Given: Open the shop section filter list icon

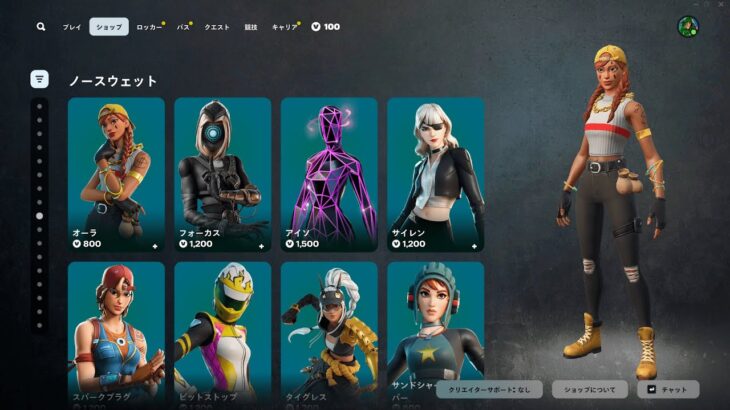Looking at the screenshot, I should (39, 79).
